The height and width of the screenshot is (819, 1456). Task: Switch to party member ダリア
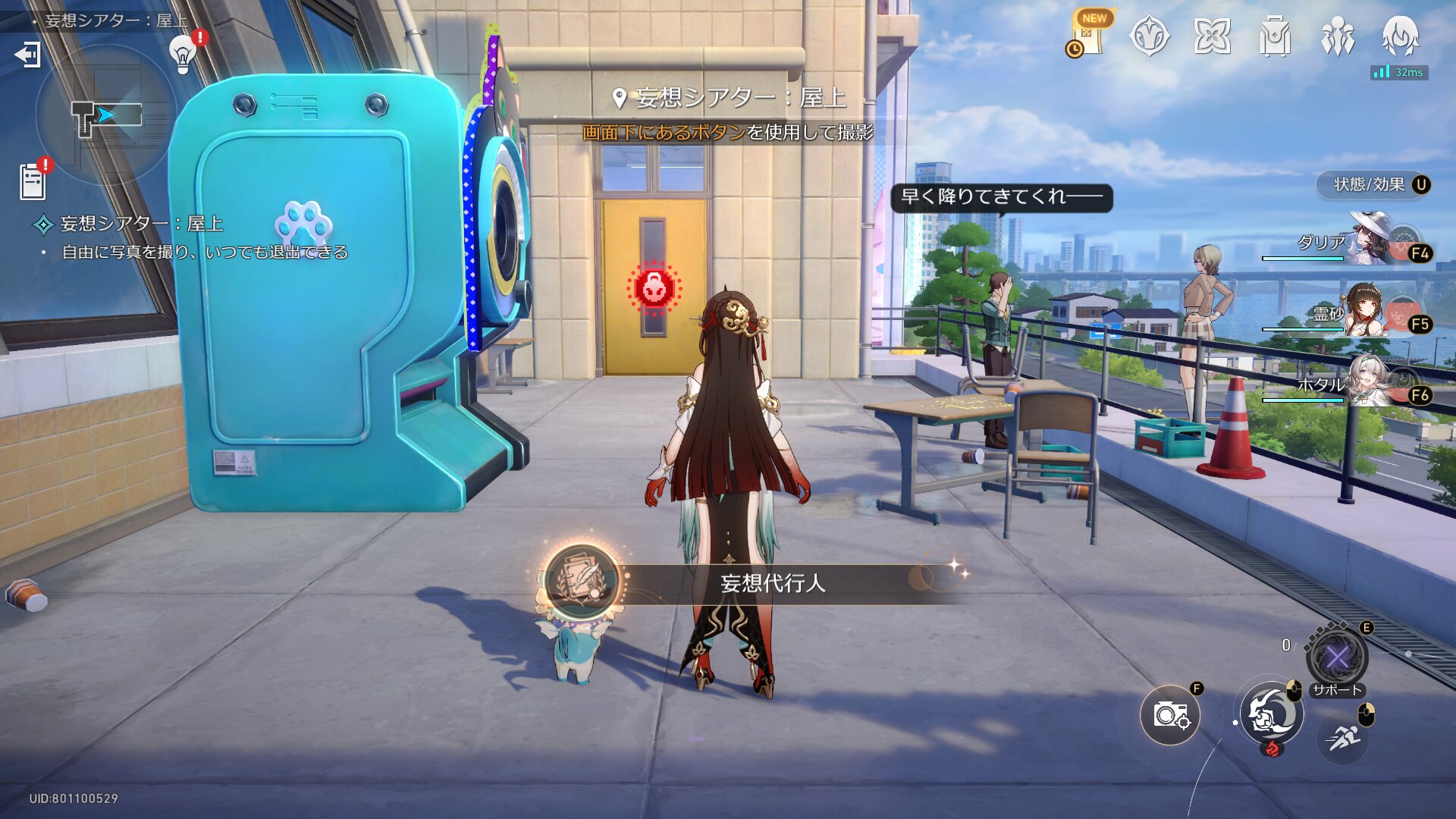pyautogui.click(x=1373, y=241)
